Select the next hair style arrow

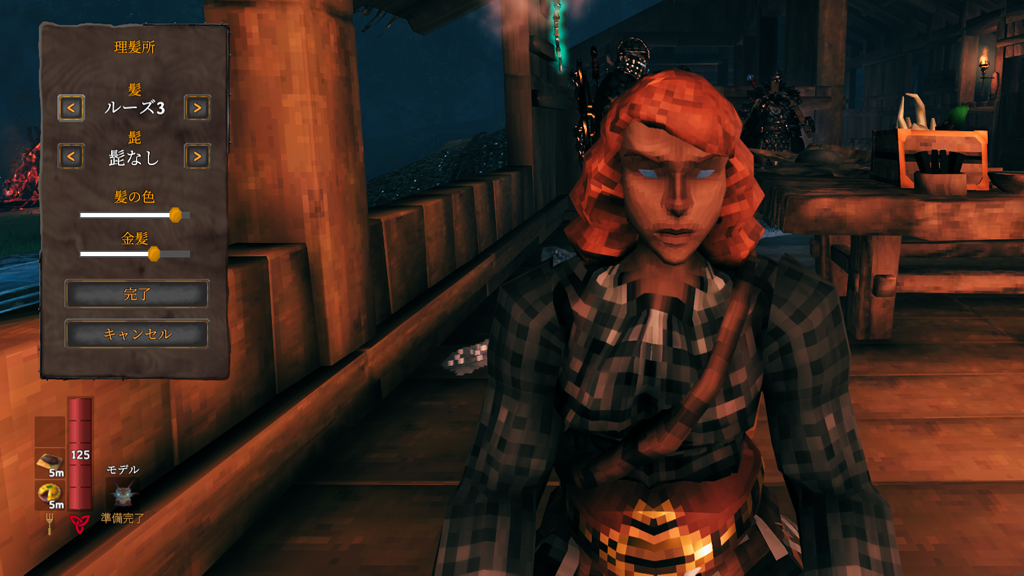click(197, 107)
